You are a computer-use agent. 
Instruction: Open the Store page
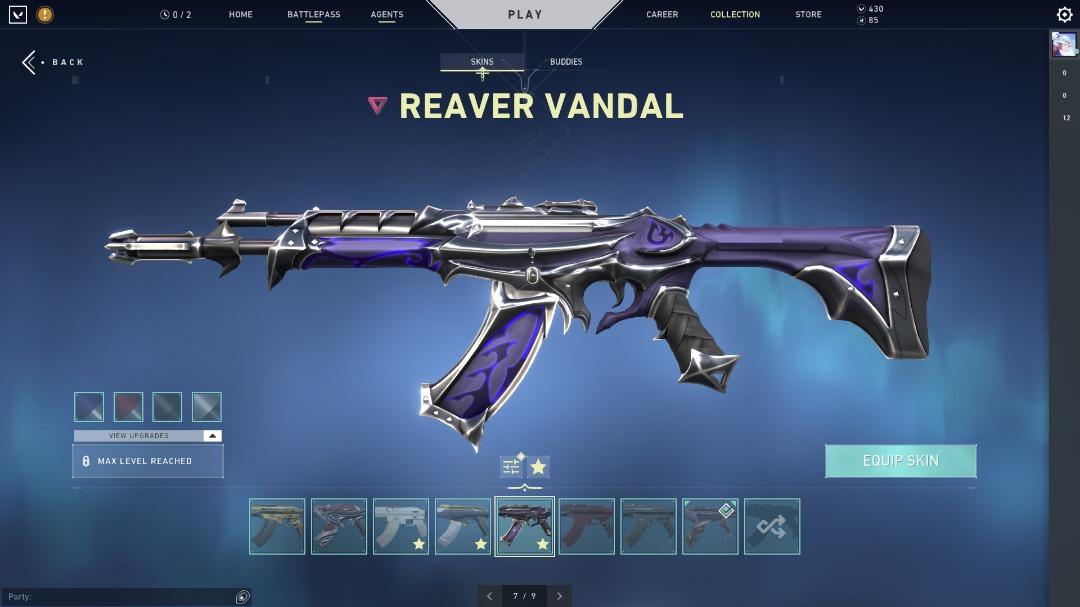(808, 15)
